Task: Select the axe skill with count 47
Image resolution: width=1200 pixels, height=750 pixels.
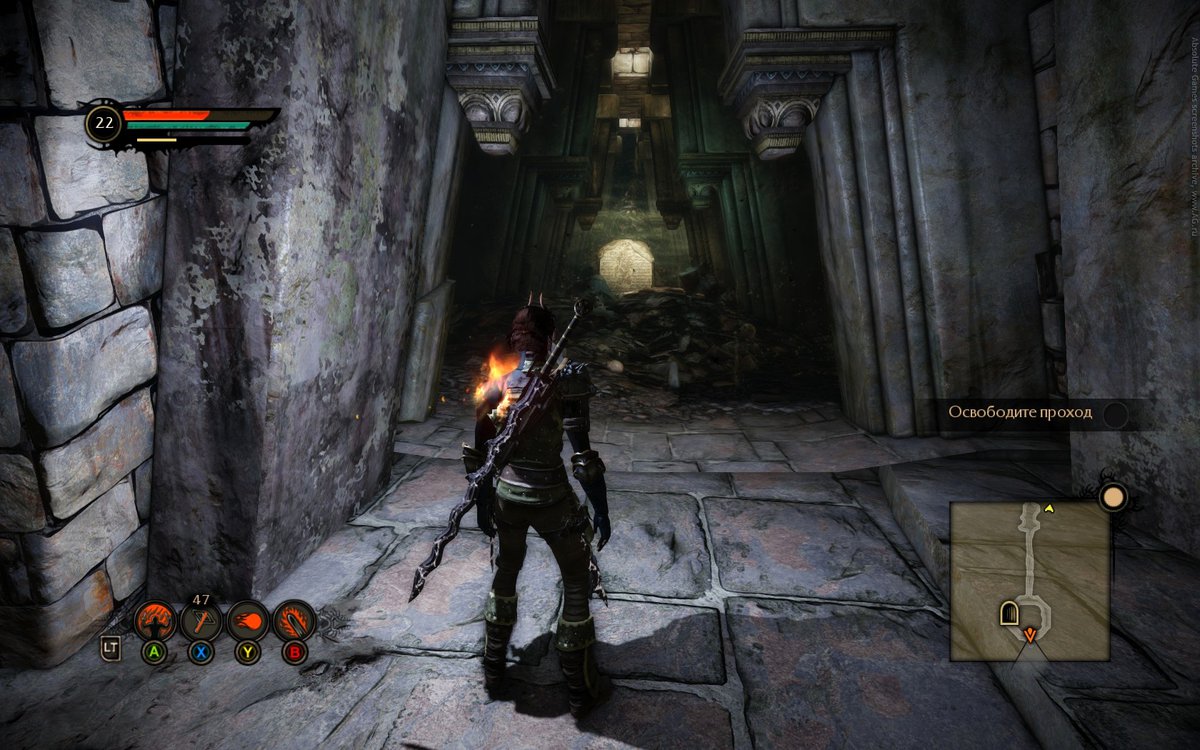Action: click(201, 622)
